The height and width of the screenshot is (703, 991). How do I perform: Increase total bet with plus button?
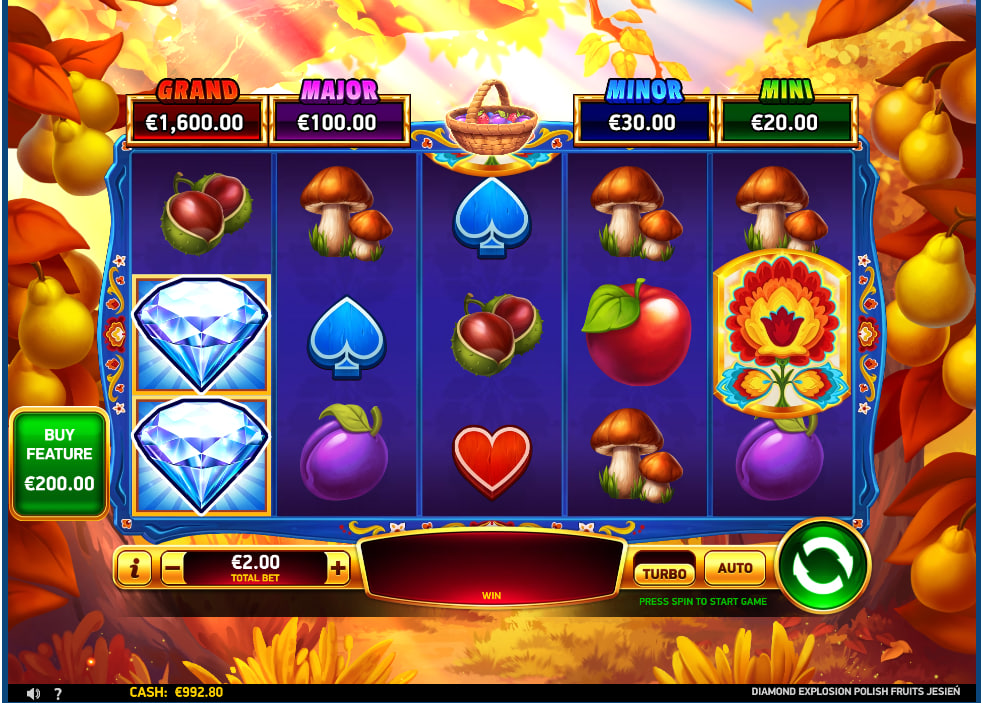pyautogui.click(x=338, y=569)
